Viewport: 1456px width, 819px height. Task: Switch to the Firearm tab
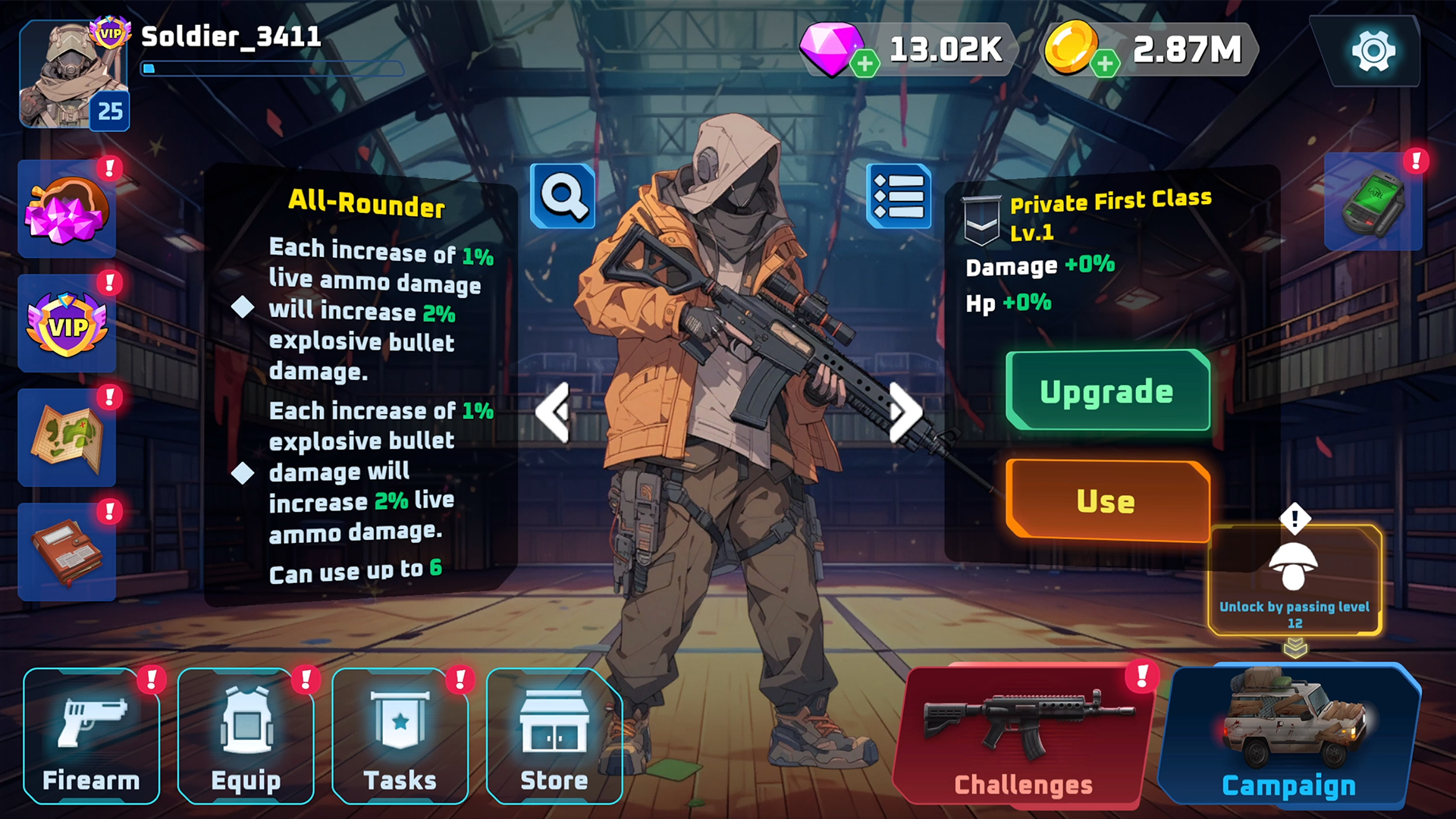click(91, 734)
